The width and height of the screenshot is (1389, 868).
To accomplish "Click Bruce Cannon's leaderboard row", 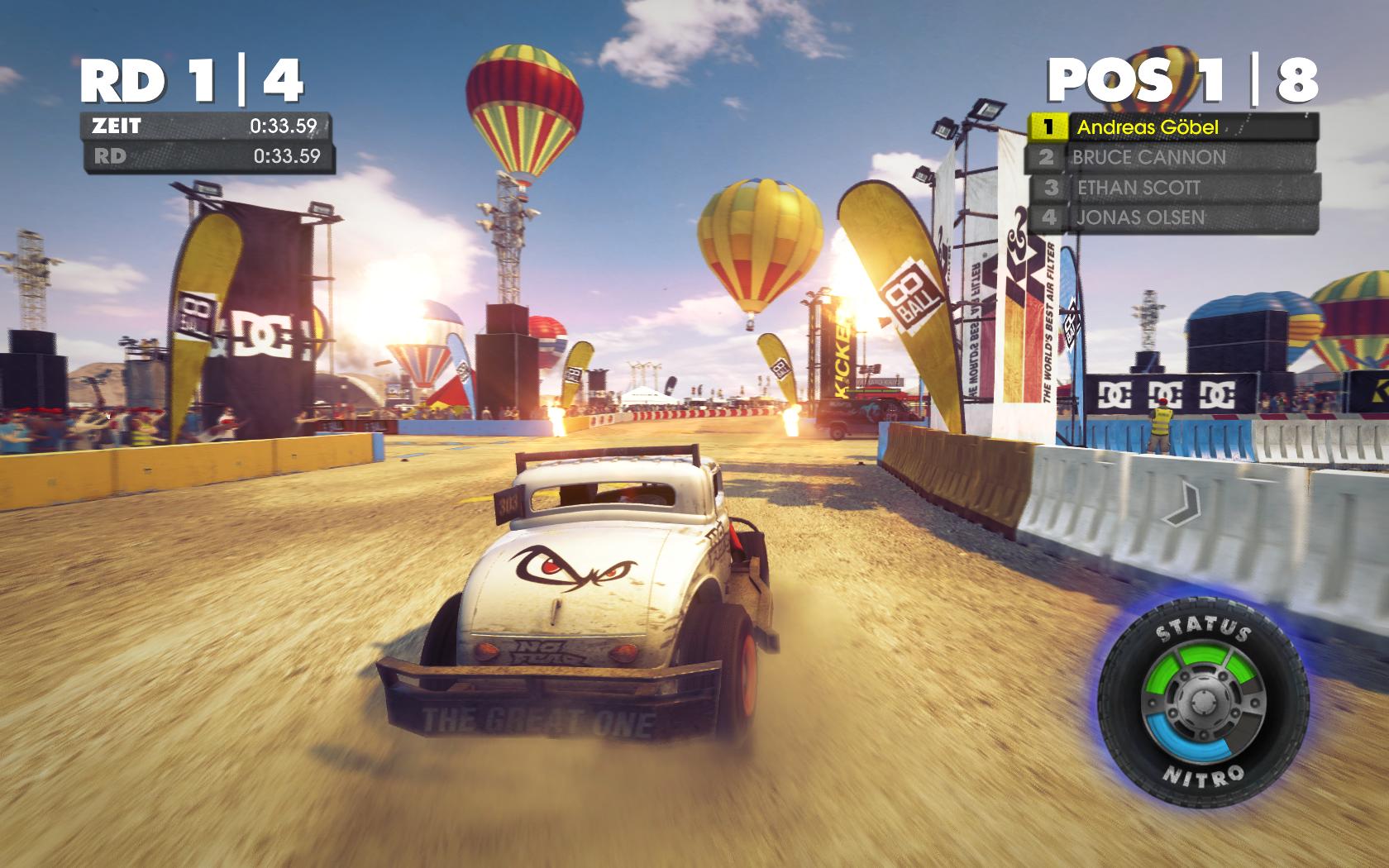I will pos(1172,157).
